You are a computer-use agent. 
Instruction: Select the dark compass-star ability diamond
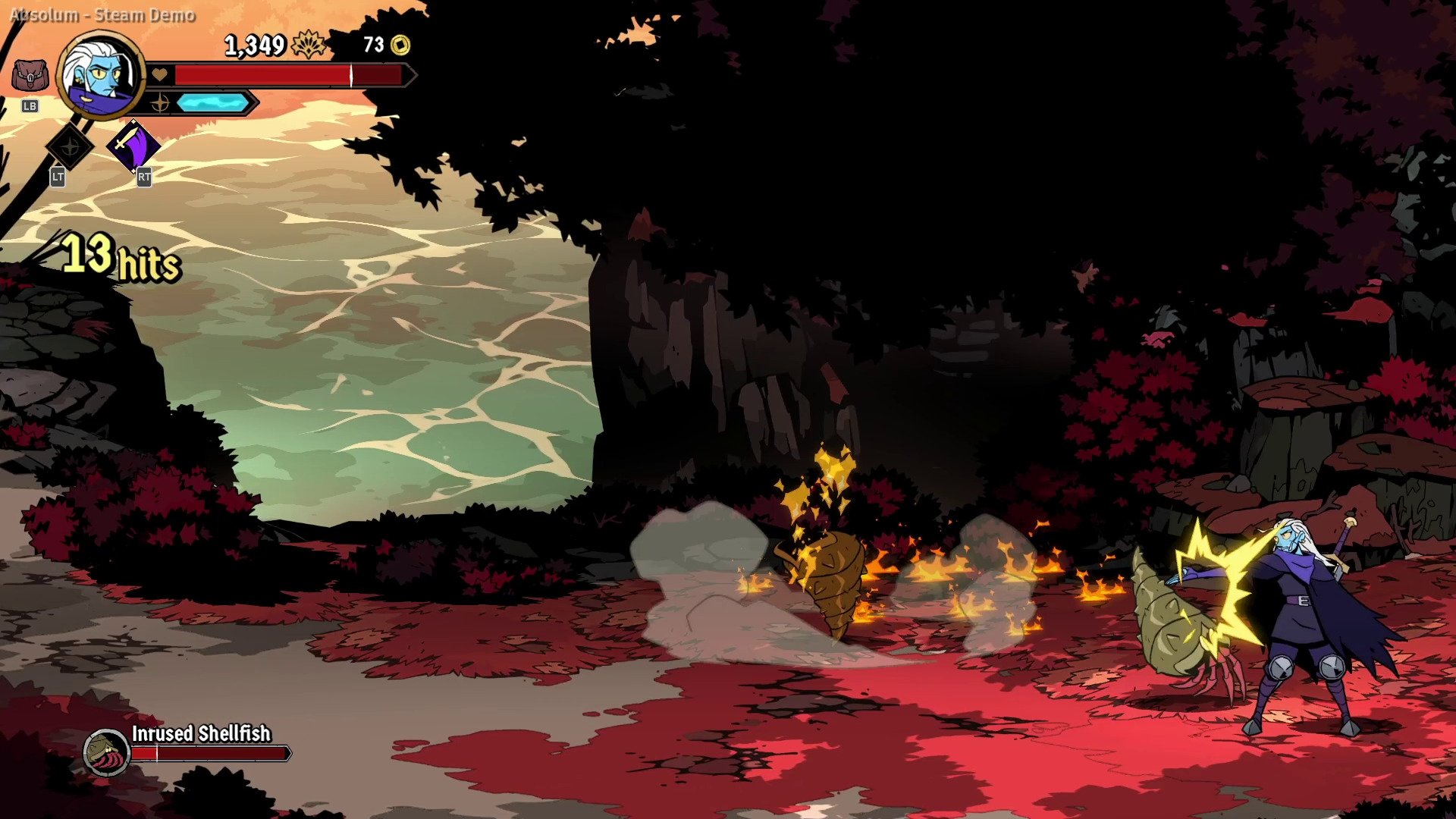point(69,145)
